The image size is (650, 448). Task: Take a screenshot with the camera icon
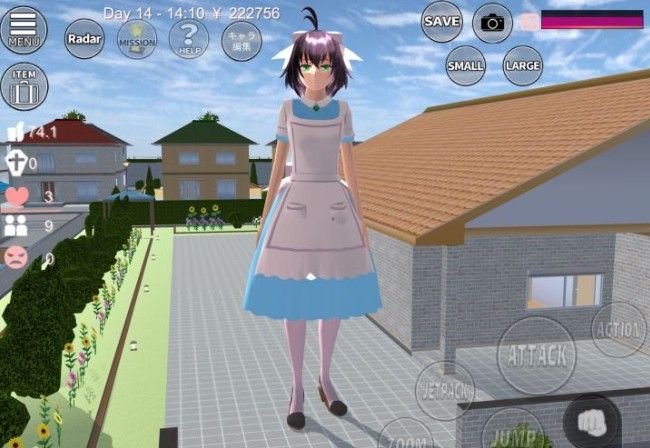point(492,22)
